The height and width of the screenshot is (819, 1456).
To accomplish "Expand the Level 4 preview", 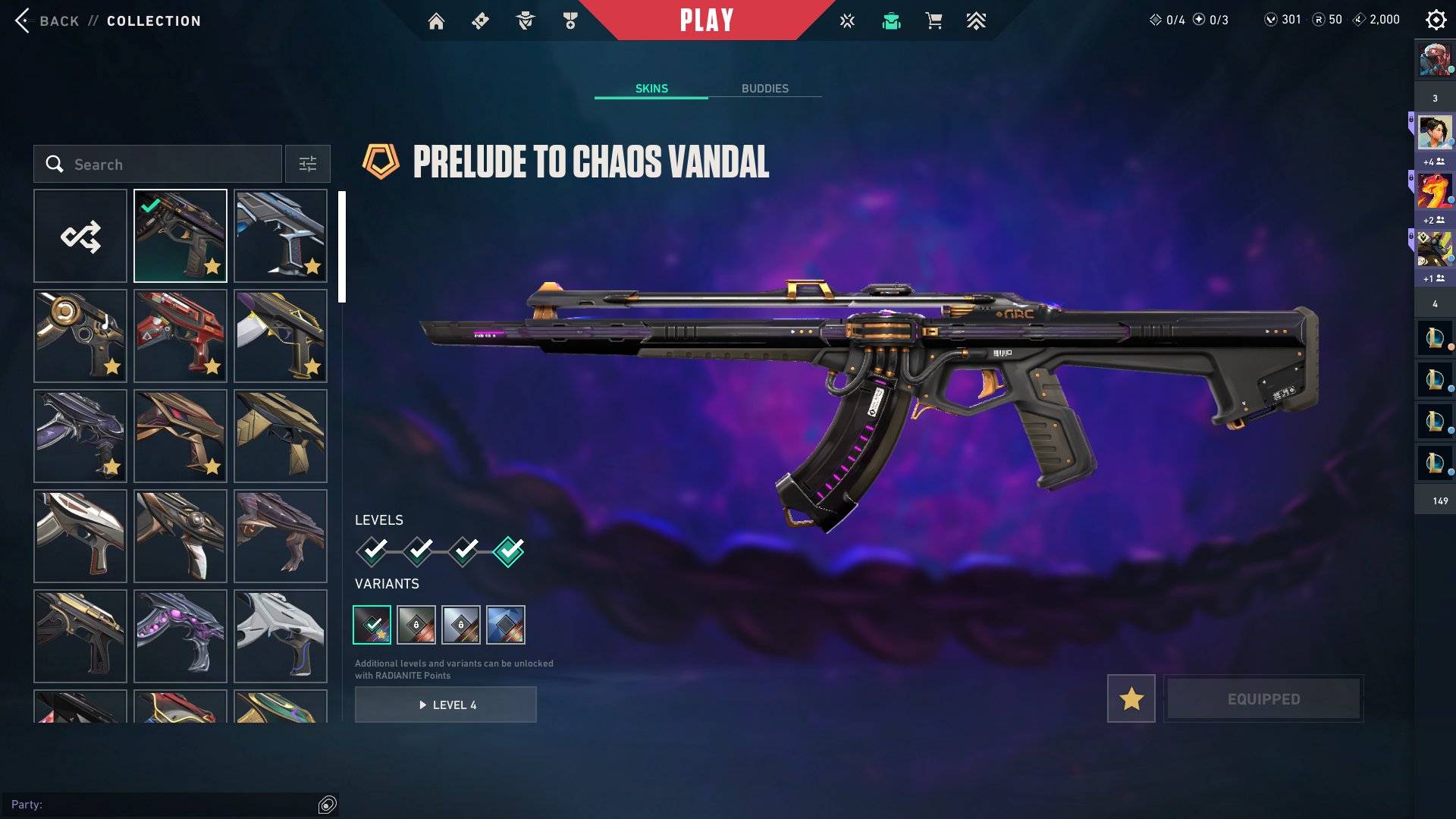I will (445, 704).
